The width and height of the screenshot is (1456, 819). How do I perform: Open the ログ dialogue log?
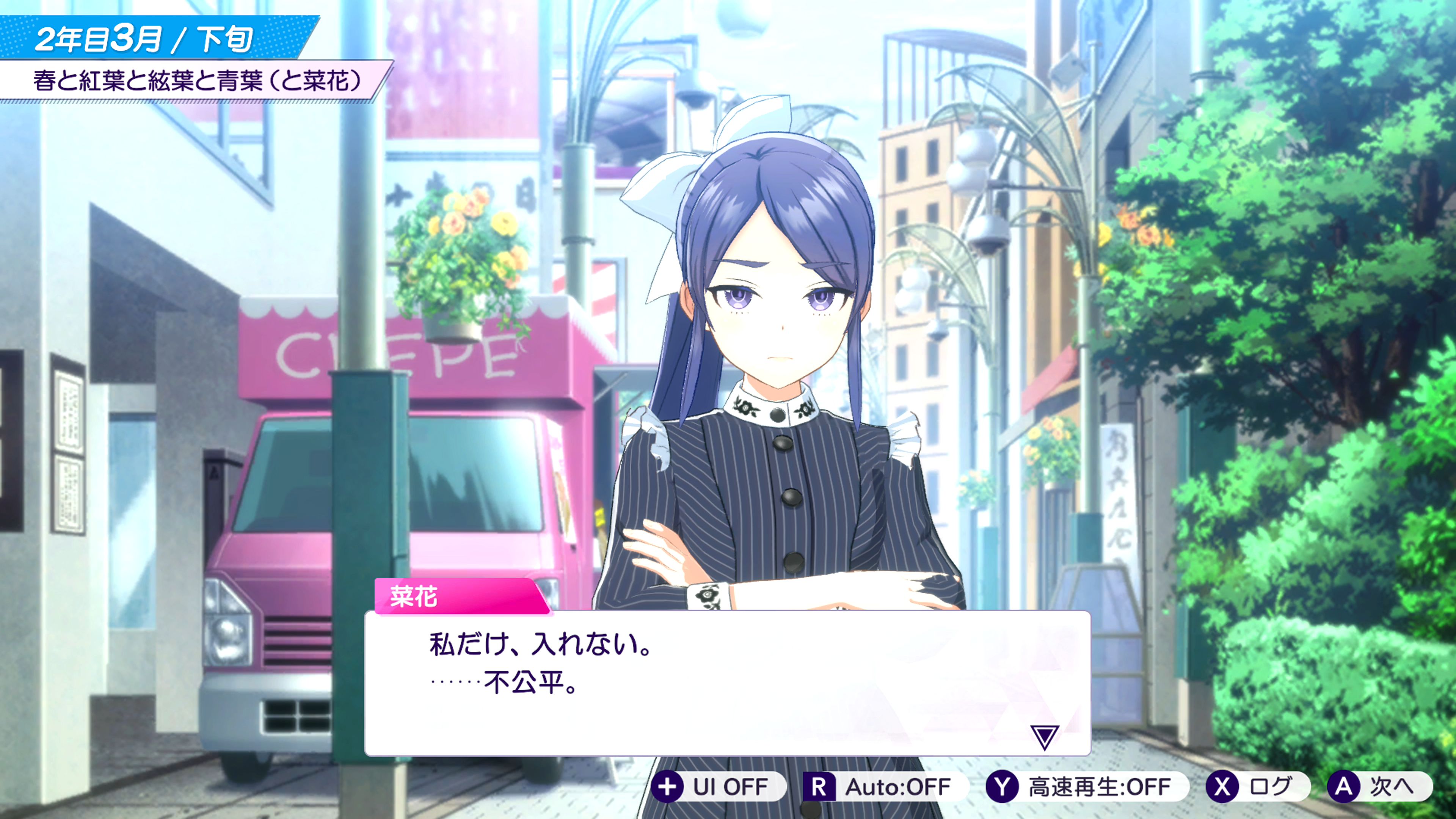1257,787
